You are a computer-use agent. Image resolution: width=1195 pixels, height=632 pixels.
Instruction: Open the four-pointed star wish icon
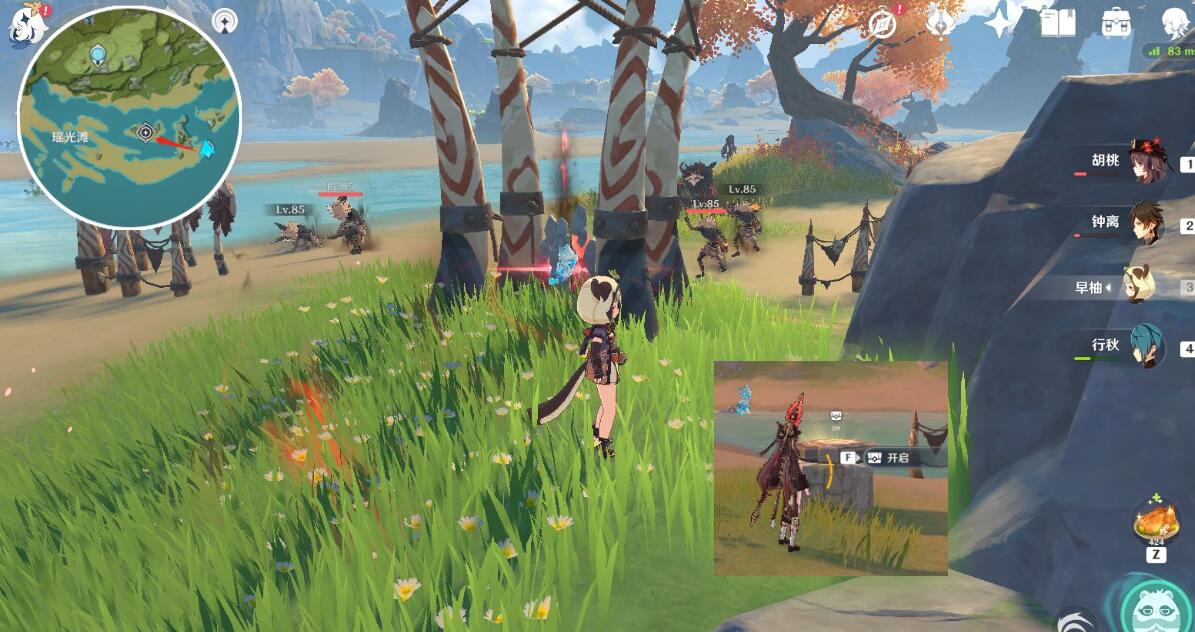tap(998, 21)
